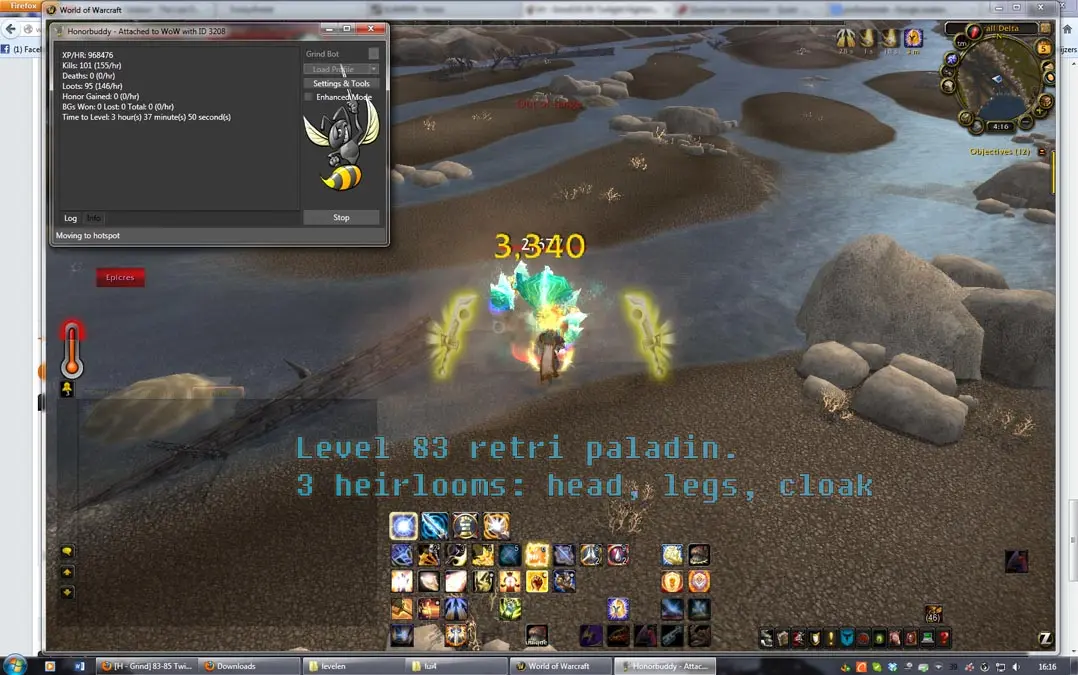Click the red Epicres button
The image size is (1078, 675).
tap(120, 277)
